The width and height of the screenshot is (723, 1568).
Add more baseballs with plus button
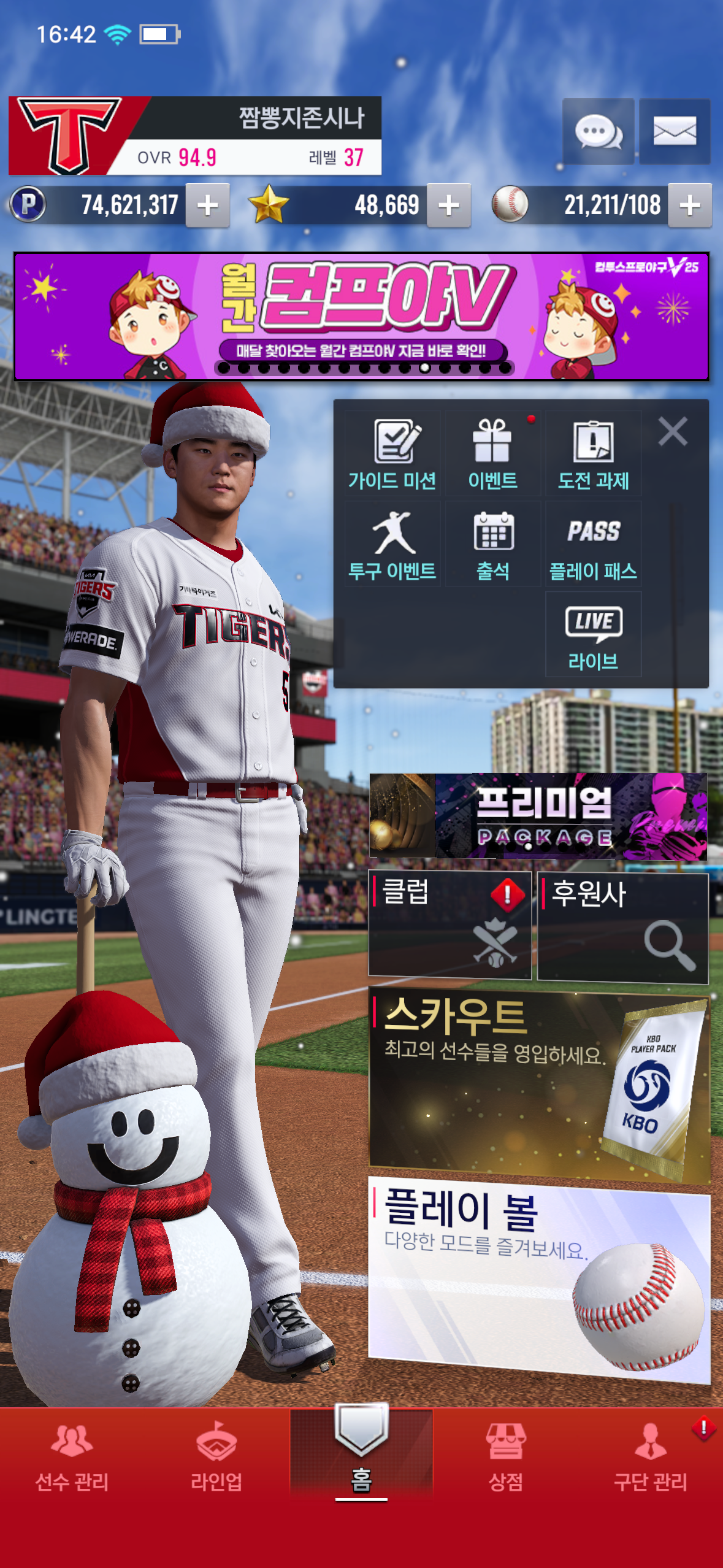690,206
